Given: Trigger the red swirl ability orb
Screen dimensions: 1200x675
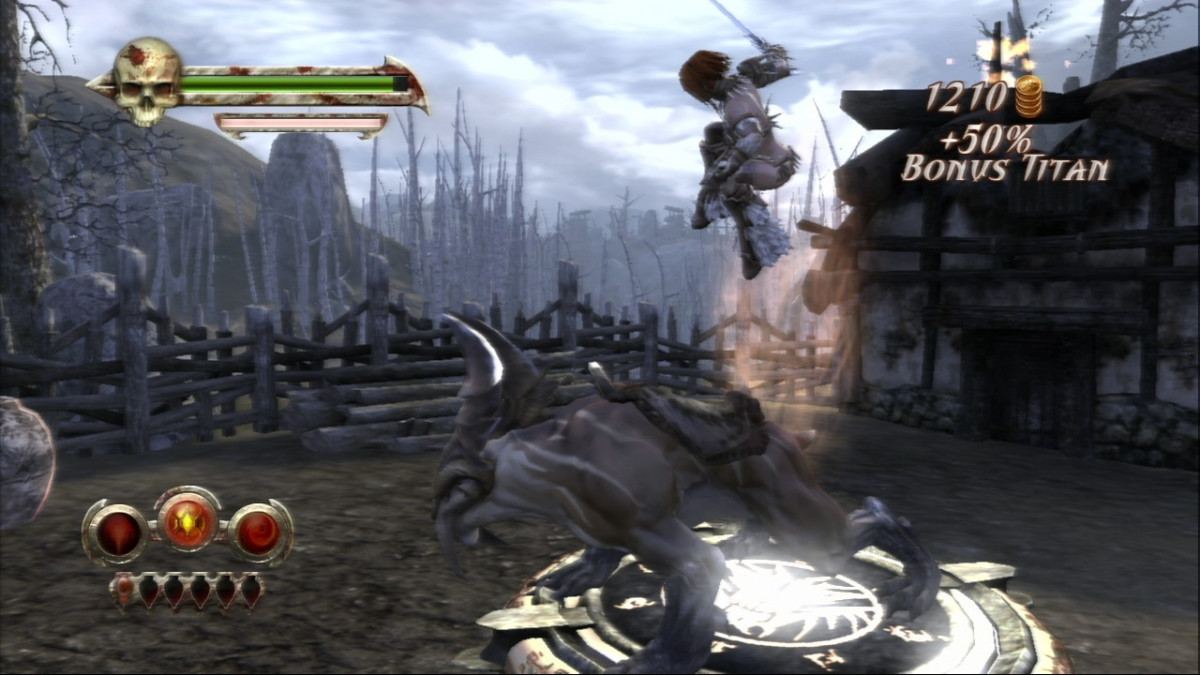Looking at the screenshot, I should point(259,532).
